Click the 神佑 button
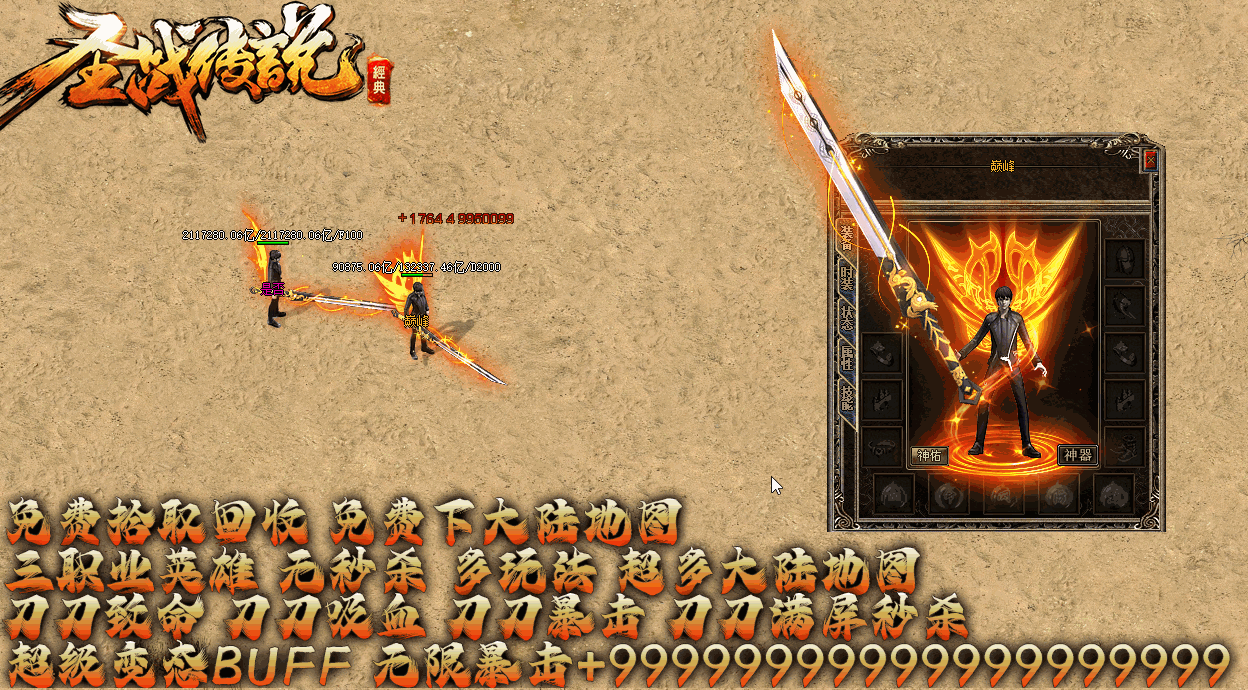This screenshot has height=690, width=1248. tap(929, 456)
